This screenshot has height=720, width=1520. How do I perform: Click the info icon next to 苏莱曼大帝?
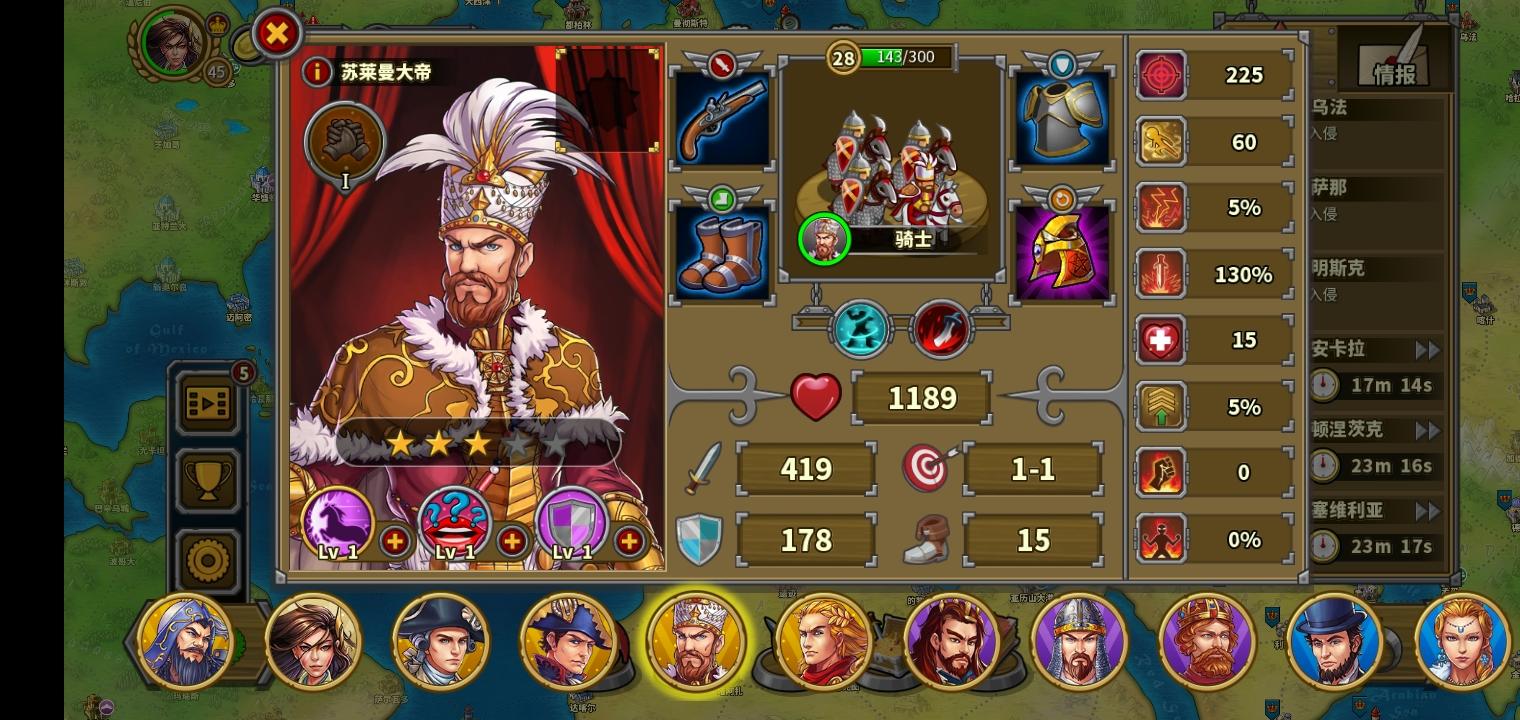[317, 72]
